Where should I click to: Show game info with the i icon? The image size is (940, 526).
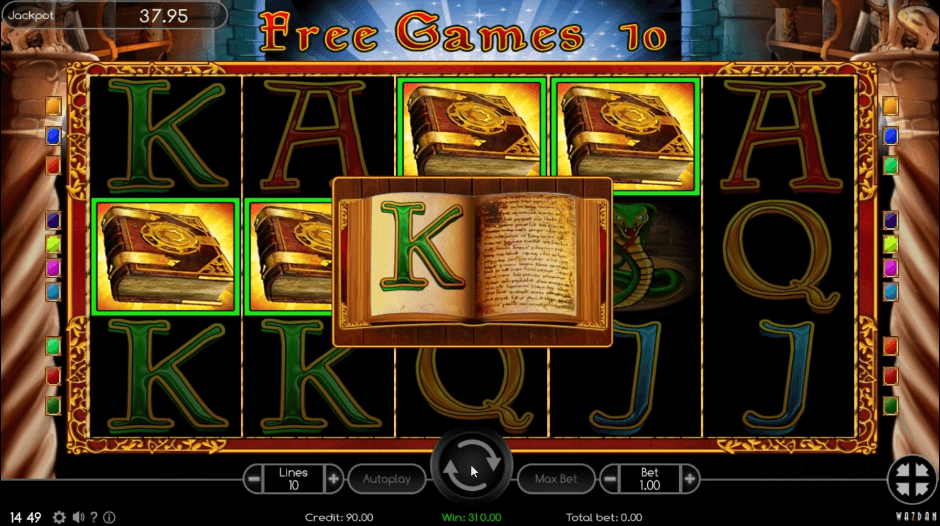coord(109,517)
